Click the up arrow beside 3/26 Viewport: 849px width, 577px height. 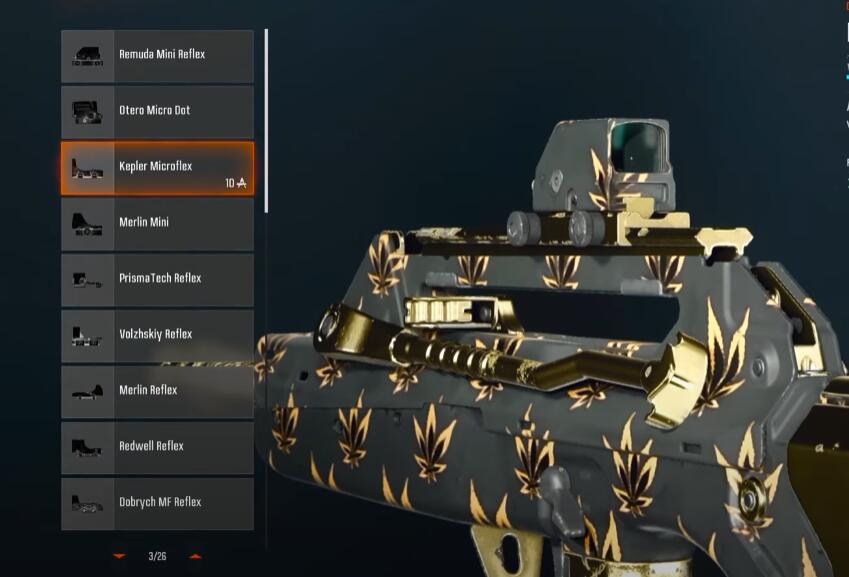tap(195, 556)
